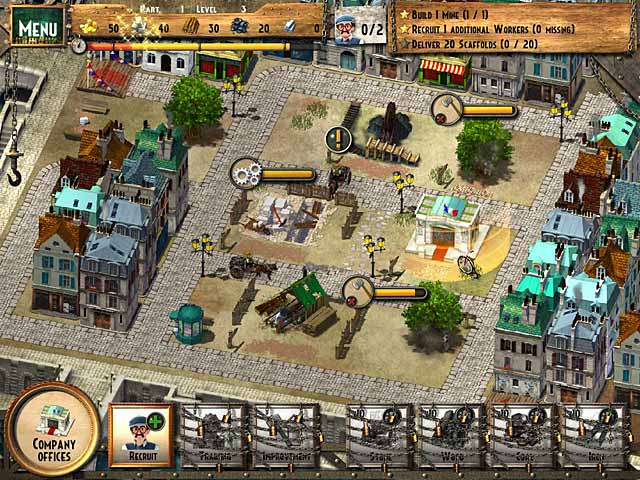640x480 pixels.
Task: Click the exclamation mark alert icon
Action: (x=339, y=138)
